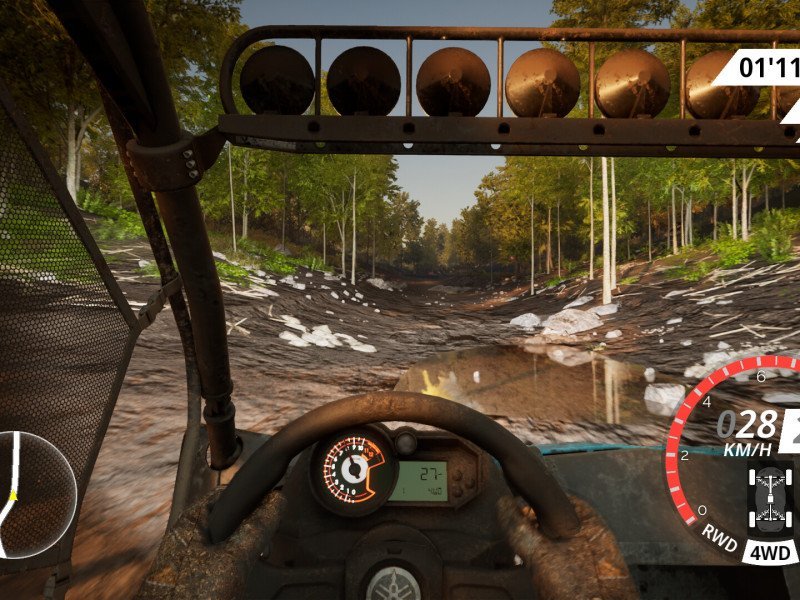The image size is (800, 600).
Task: Click the circular track minimap
Action: point(32,494)
